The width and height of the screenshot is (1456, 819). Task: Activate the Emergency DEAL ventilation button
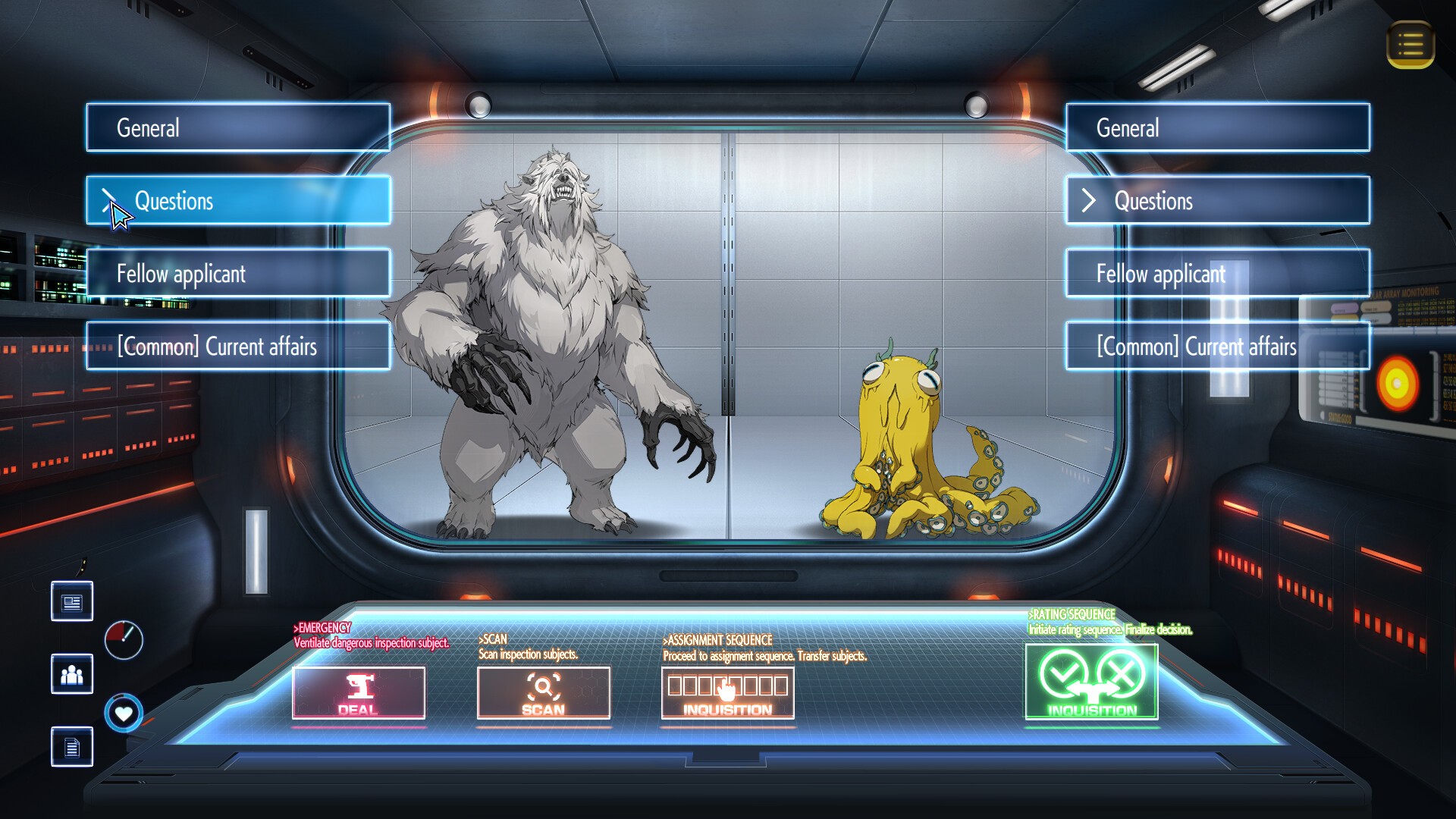[x=359, y=692]
